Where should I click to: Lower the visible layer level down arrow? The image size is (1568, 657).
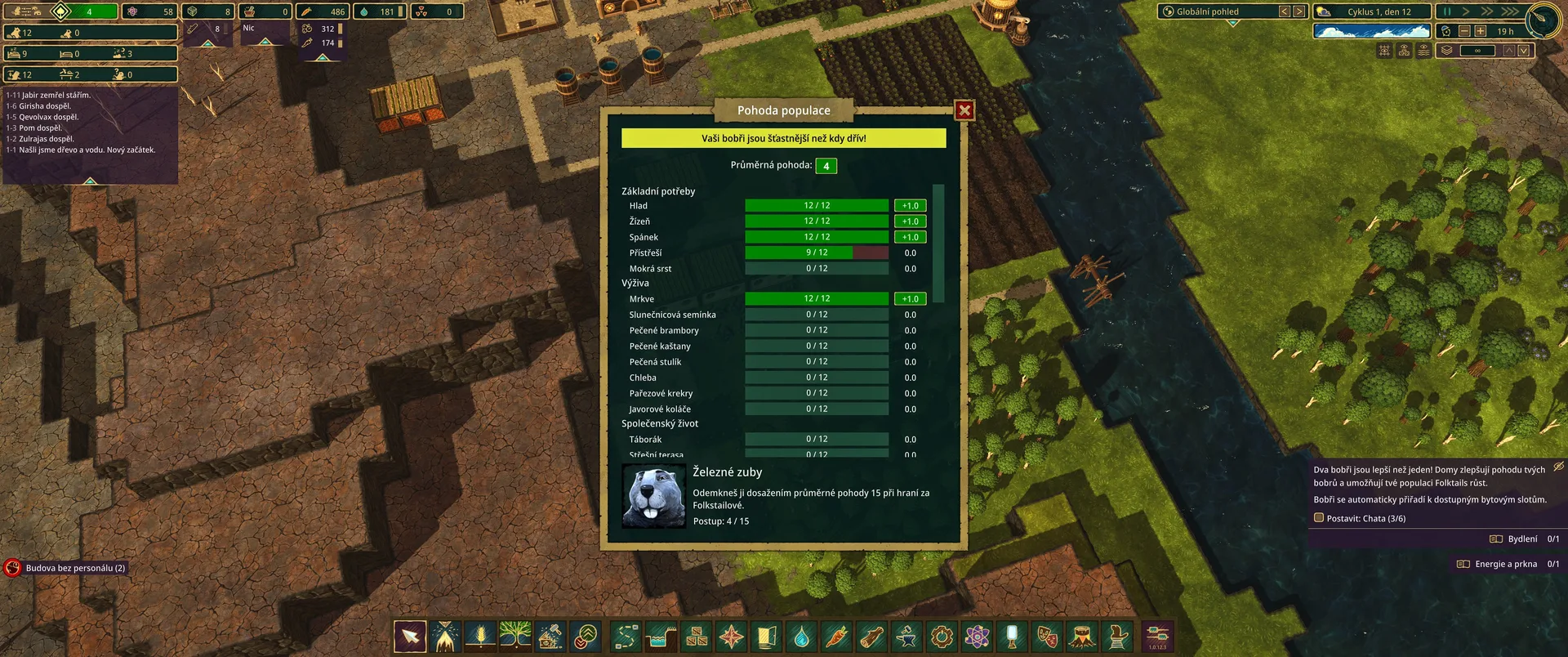(1524, 51)
